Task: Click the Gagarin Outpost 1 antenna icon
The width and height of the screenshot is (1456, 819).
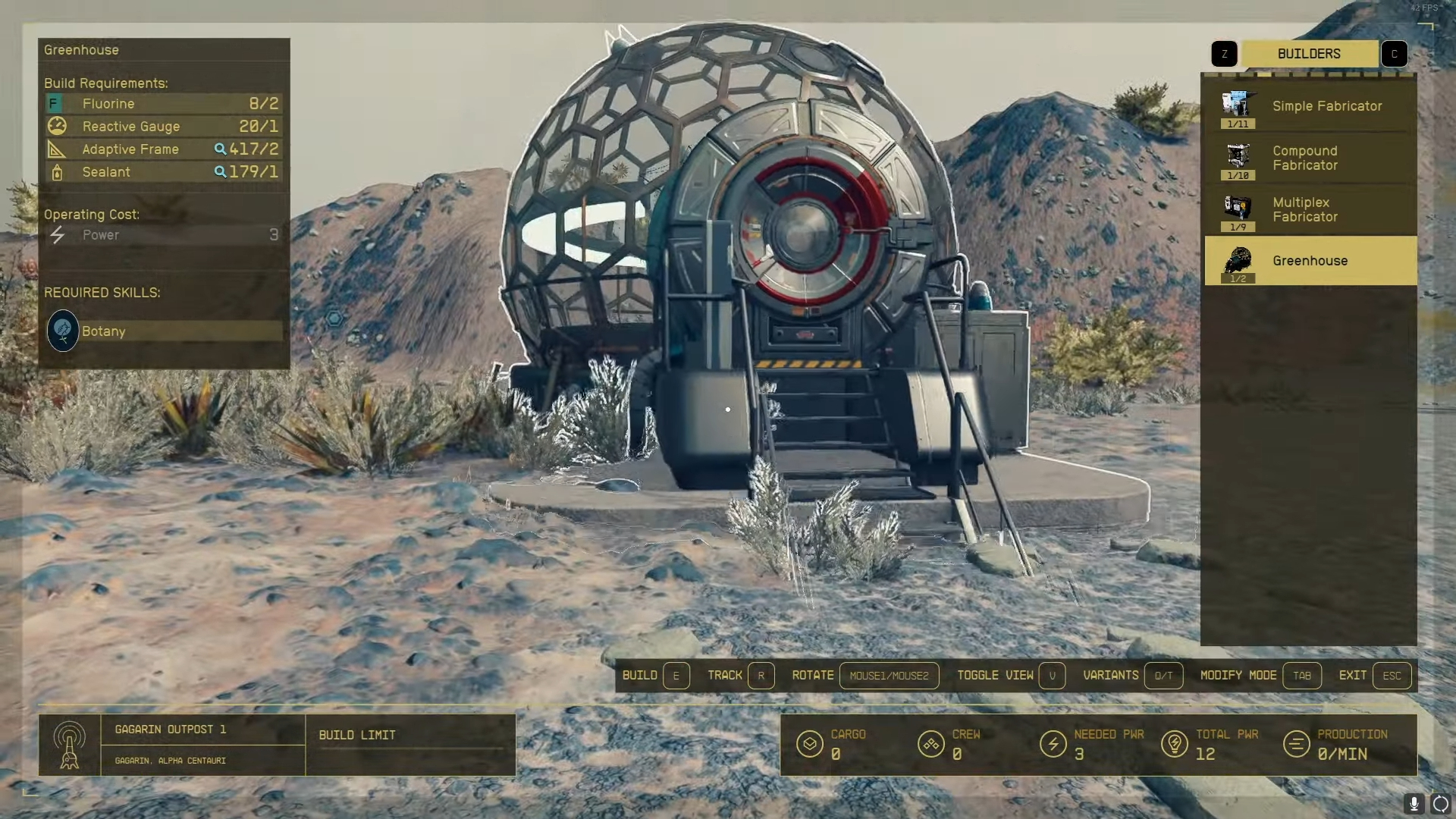Action: 71,745
